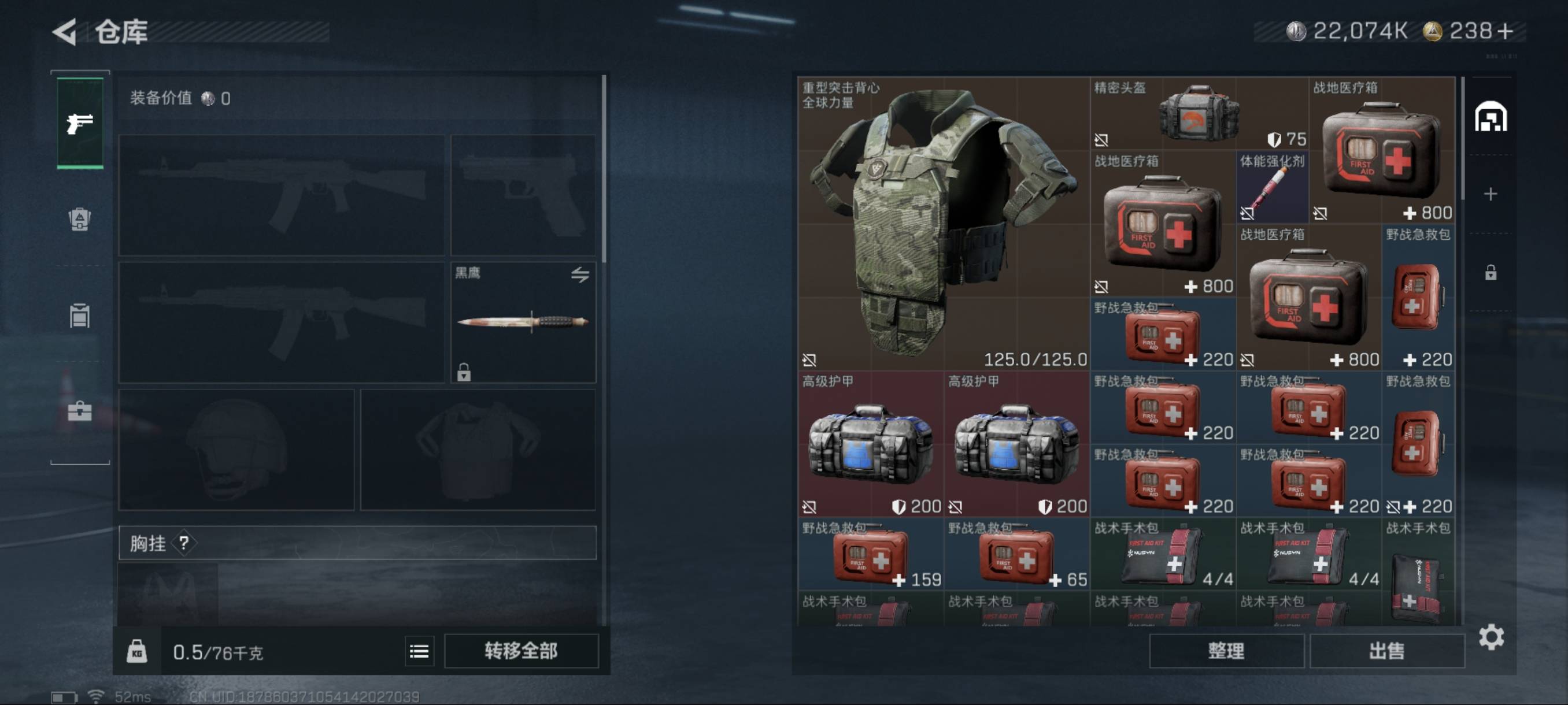1568x705 pixels.
Task: Select the weapons tab with the pistol icon
Action: pos(80,124)
